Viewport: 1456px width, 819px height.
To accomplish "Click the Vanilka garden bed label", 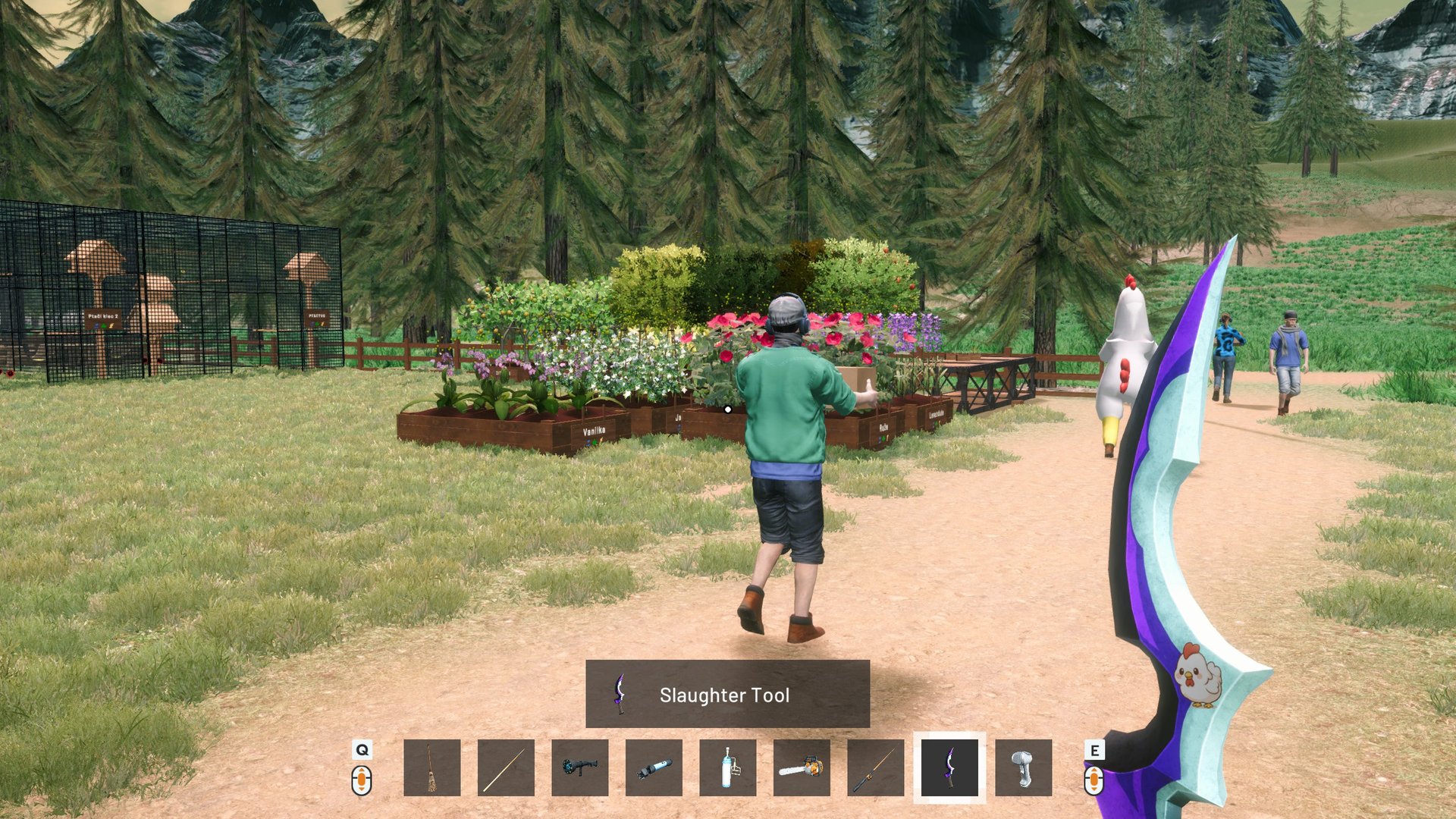I will 595,432.
